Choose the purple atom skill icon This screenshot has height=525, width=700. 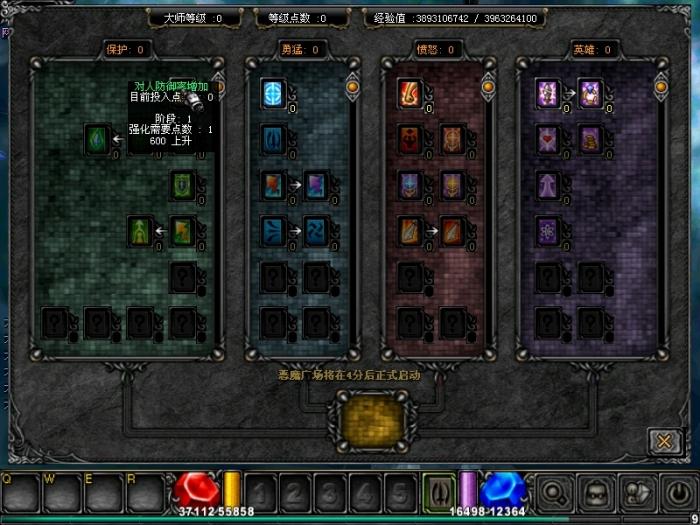[x=547, y=230]
